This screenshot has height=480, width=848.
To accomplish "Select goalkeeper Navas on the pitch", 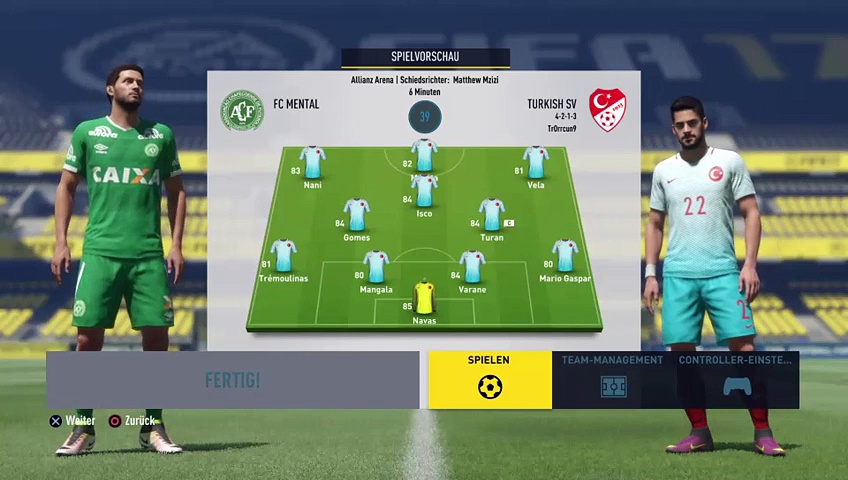I will 424,298.
